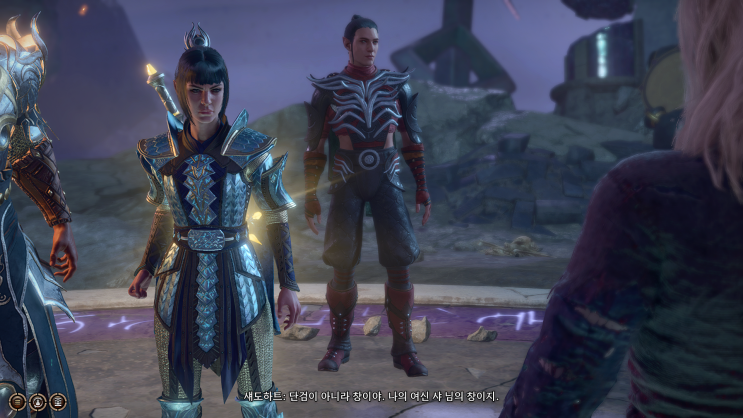Viewport: 743px width, 418px height.
Task: Open the dialogue history log button
Action: [17, 402]
